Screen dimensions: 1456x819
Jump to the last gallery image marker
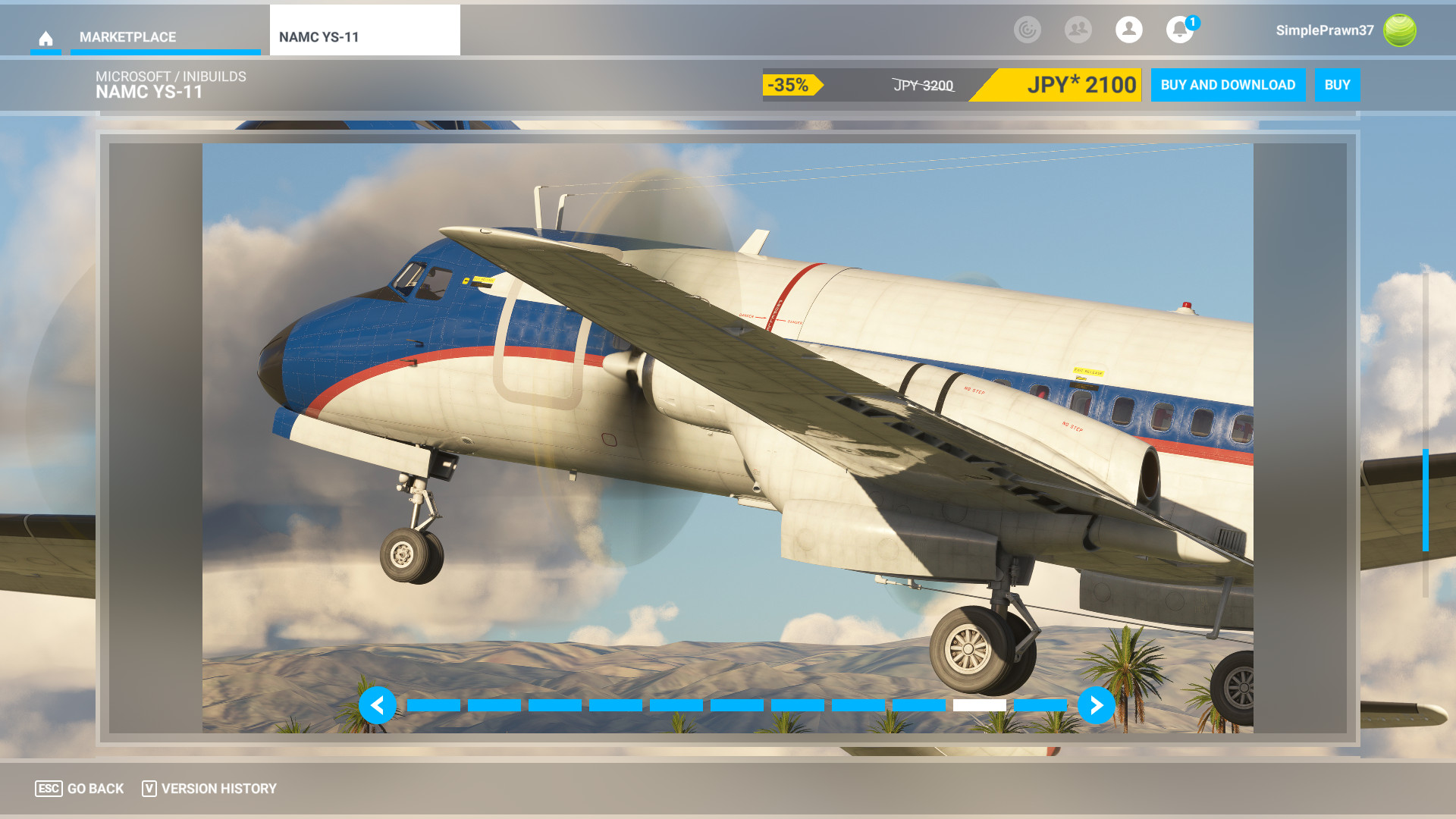tap(1040, 705)
